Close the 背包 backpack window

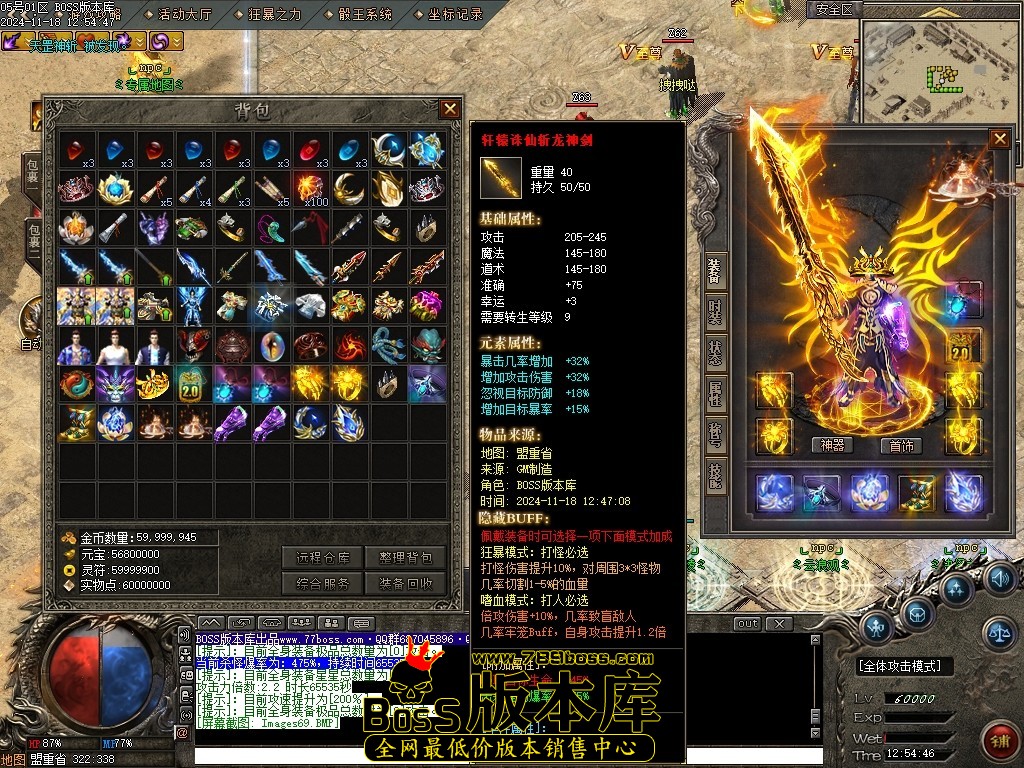point(451,109)
